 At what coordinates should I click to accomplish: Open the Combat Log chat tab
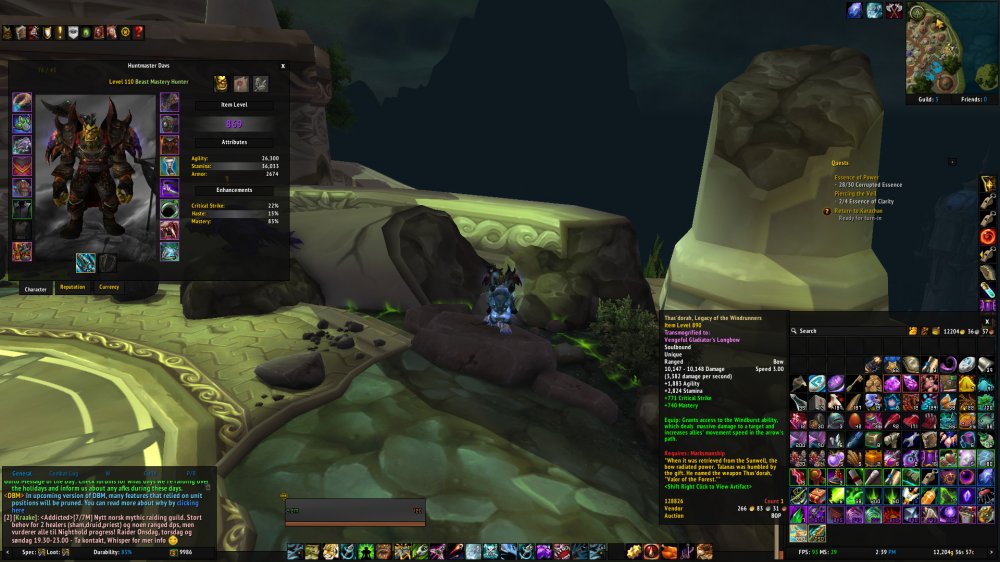pyautogui.click(x=63, y=472)
